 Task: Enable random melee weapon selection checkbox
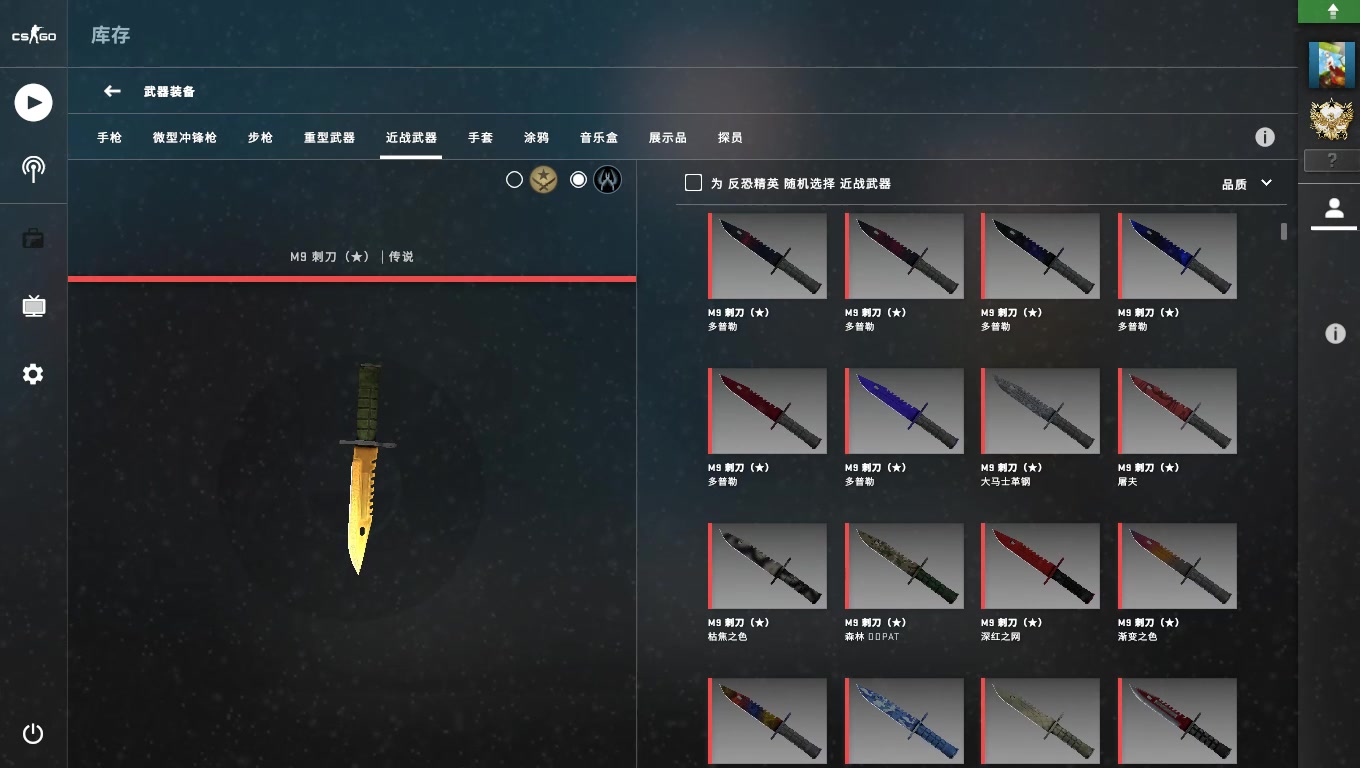(x=693, y=182)
